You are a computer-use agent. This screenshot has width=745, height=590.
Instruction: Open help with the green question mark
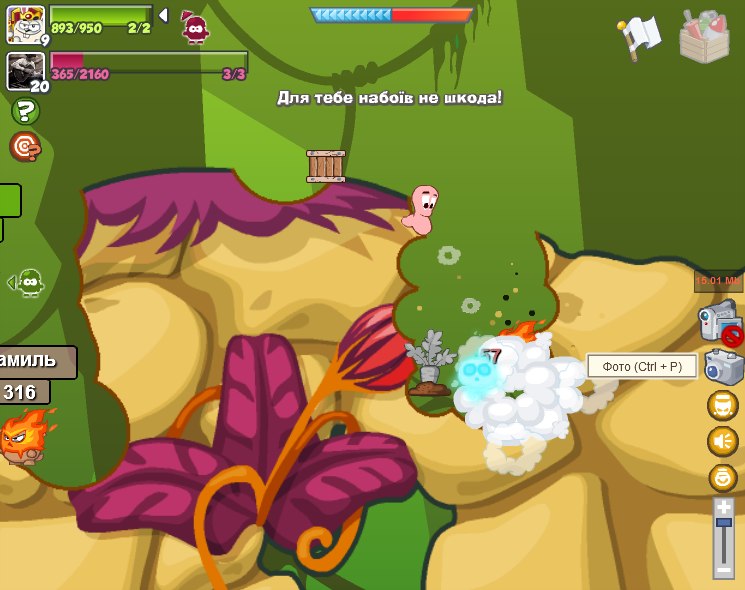(25, 111)
